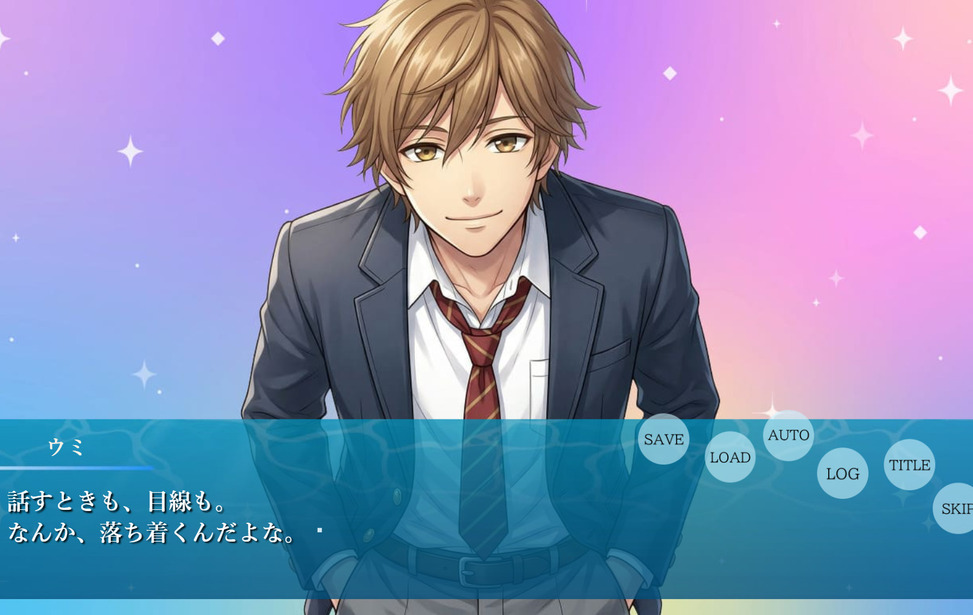This screenshot has height=615, width=973.
Task: Open the LOAD menu
Action: (x=730, y=457)
